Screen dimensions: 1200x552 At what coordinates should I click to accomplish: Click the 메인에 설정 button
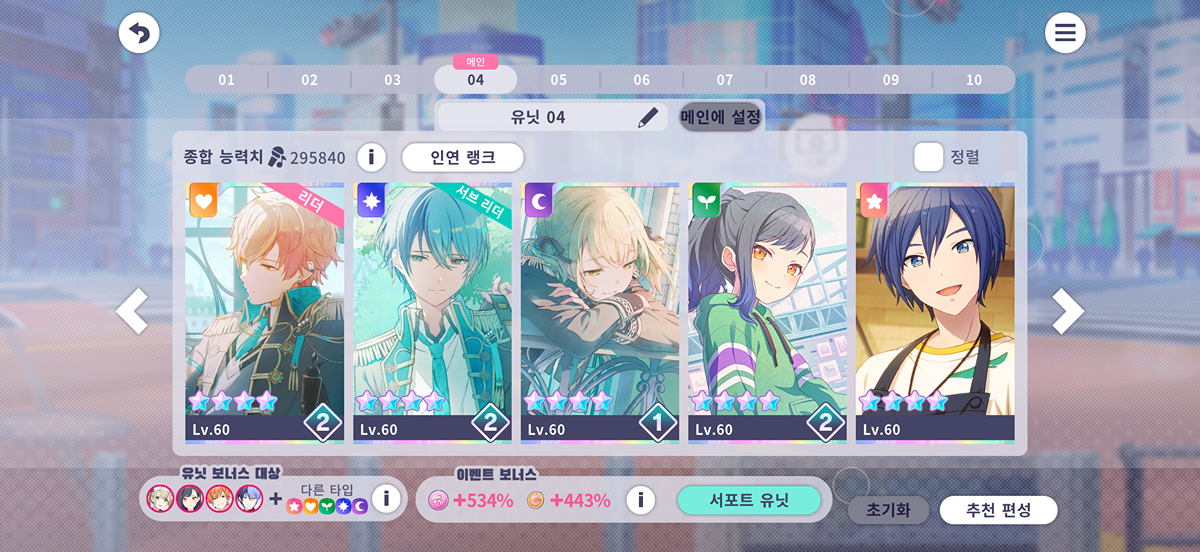(x=721, y=117)
